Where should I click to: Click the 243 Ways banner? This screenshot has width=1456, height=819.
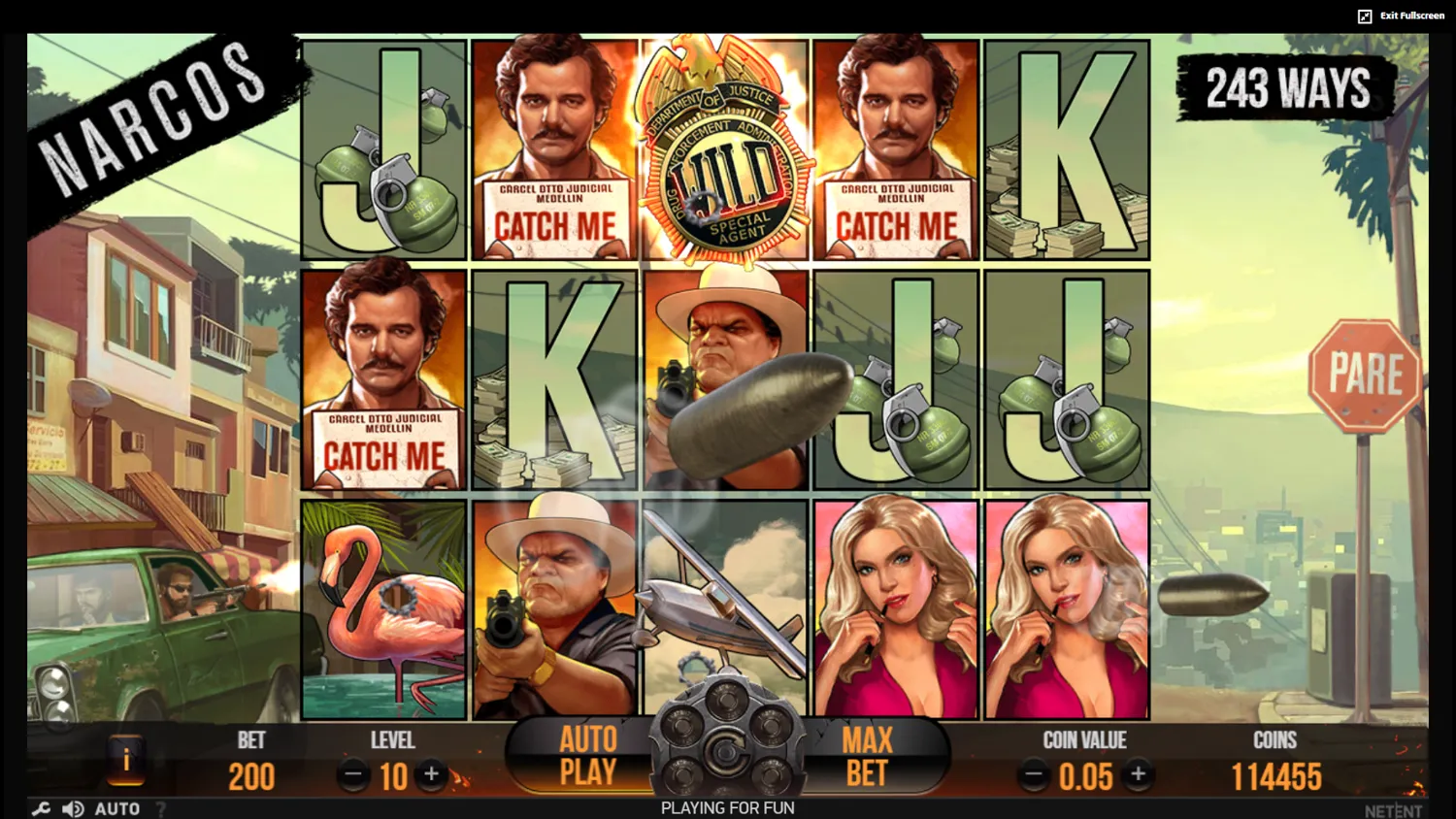1285,88
